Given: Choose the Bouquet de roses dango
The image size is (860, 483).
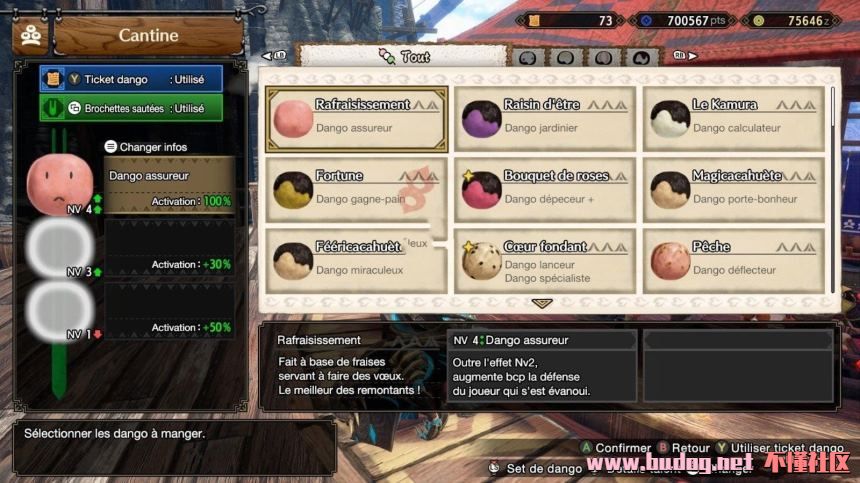Looking at the screenshot, I should tap(544, 189).
